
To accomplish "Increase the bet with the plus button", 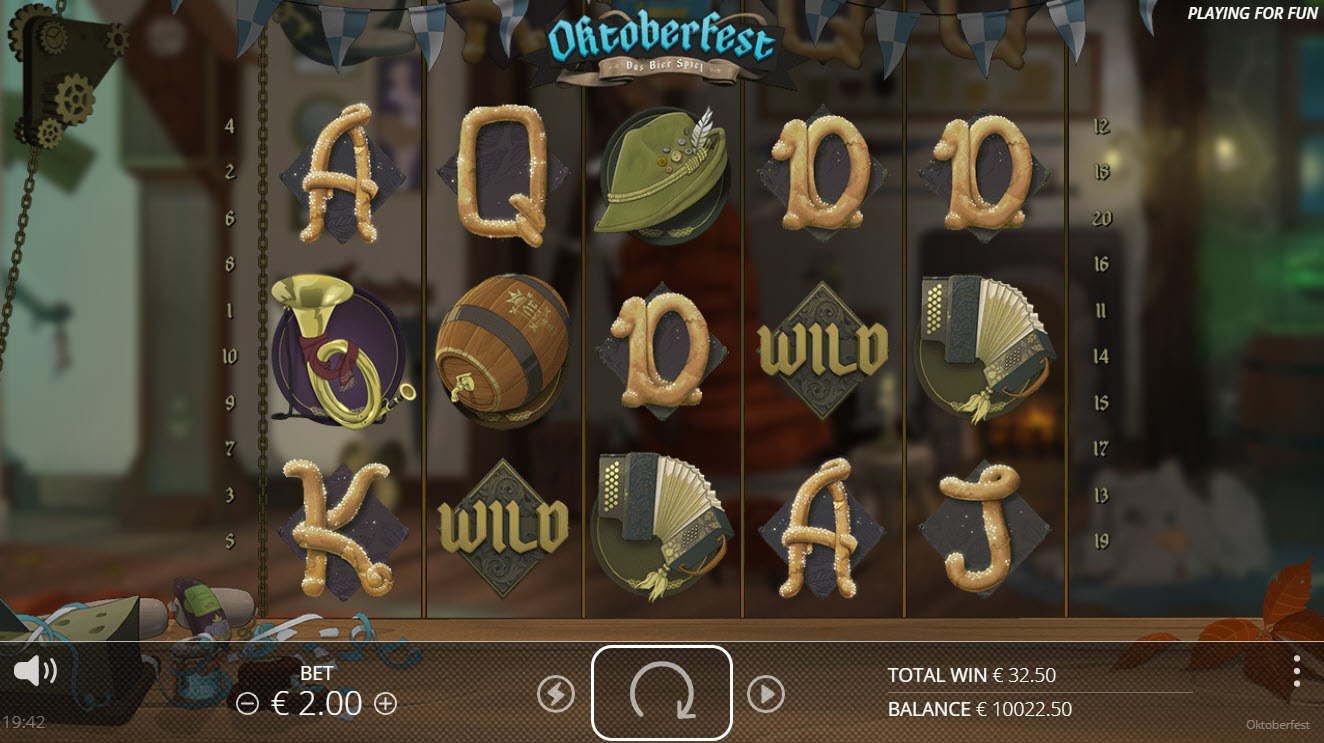I will 385,704.
